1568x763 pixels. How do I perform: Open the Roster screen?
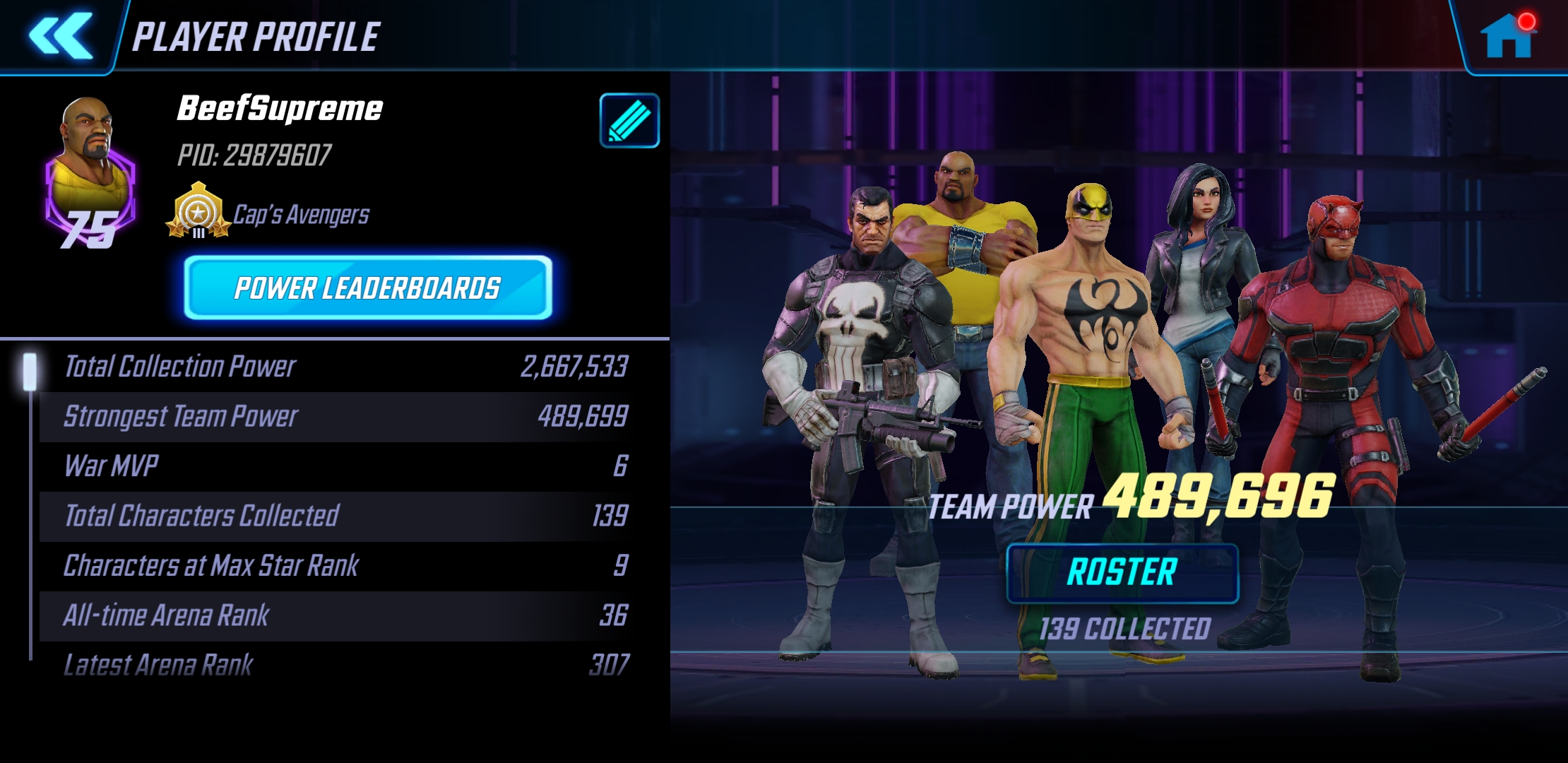point(1122,573)
